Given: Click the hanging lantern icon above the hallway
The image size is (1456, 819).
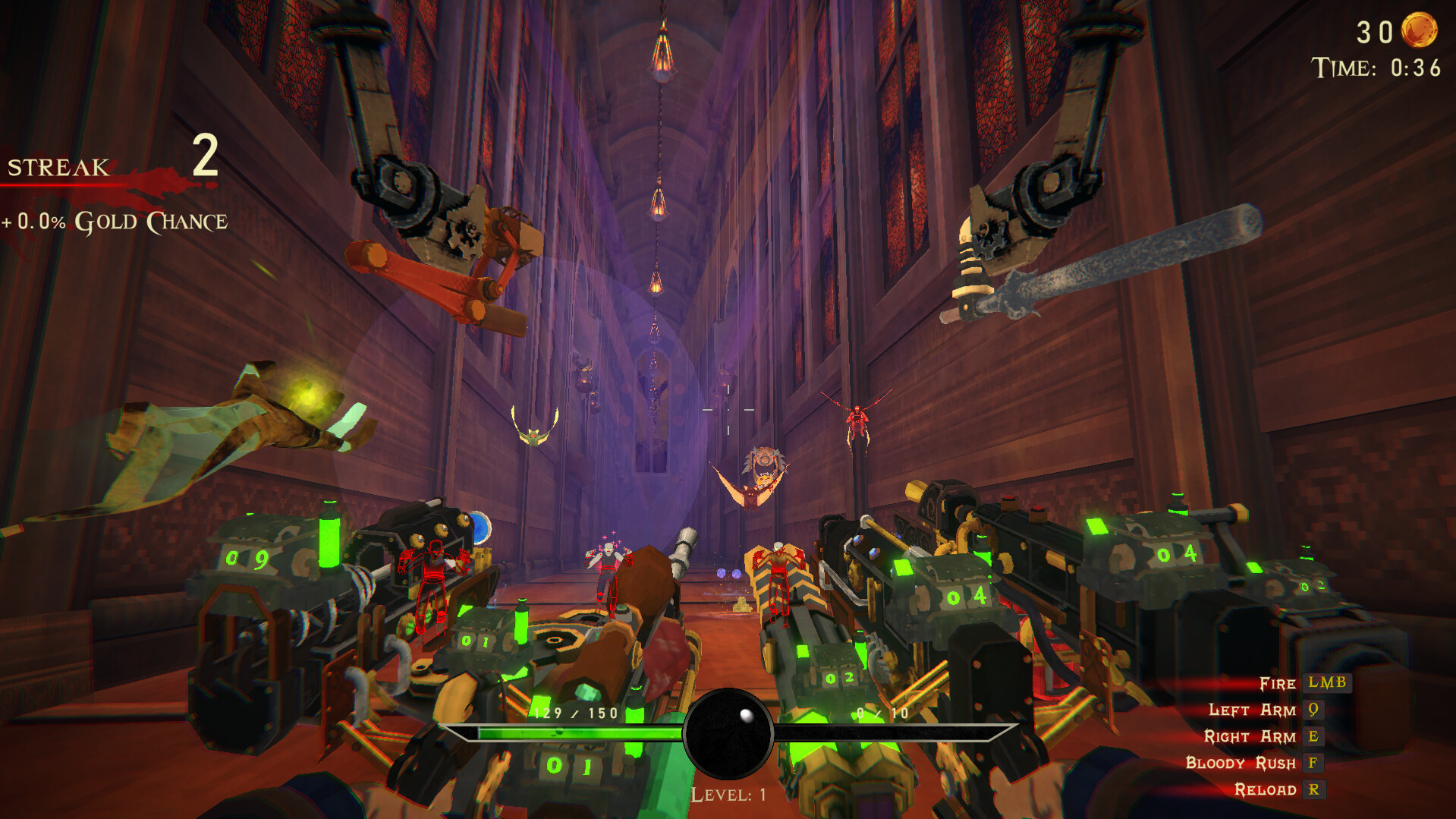Looking at the screenshot, I should tap(664, 53).
